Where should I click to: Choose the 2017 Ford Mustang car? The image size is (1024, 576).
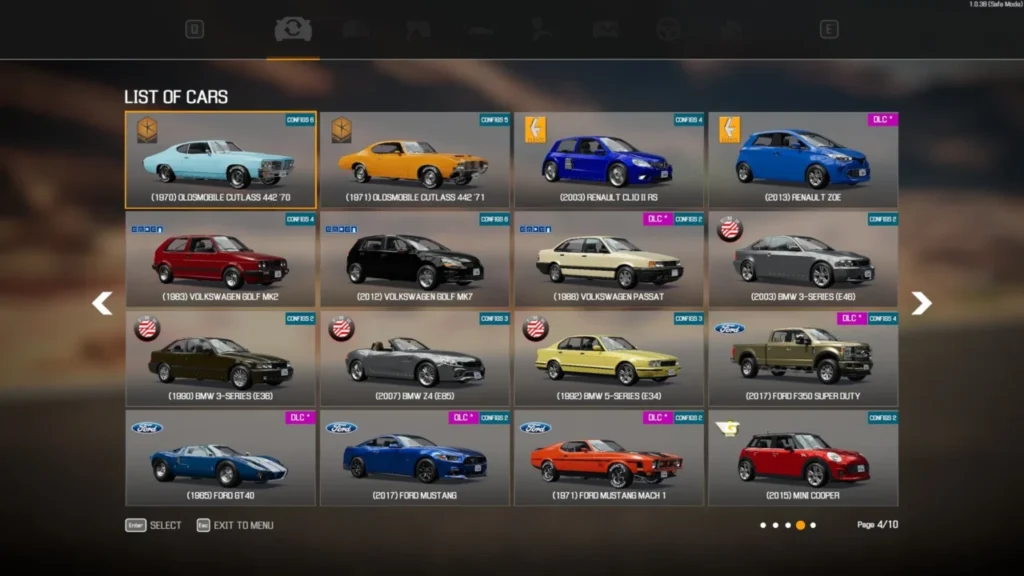click(415, 457)
